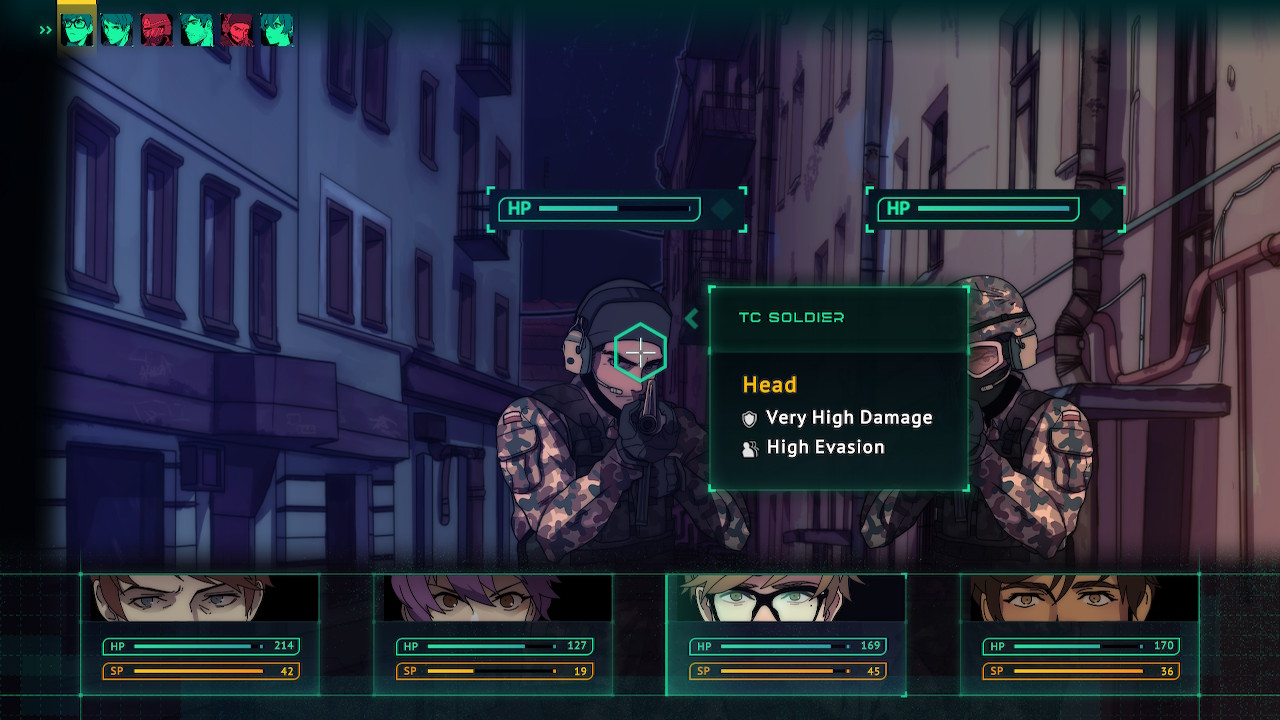Switch to the fourth character portrait tab
1280x720 pixels.
(x=197, y=30)
